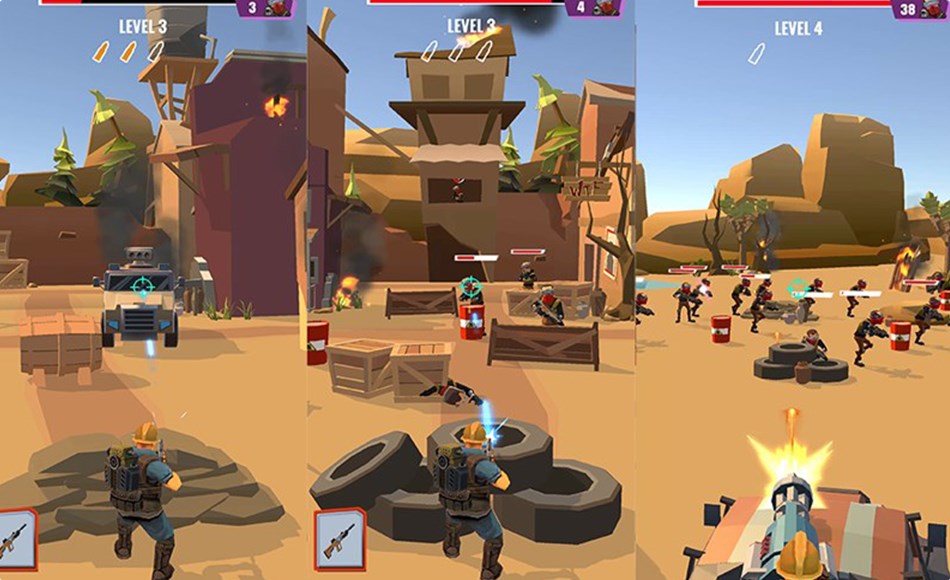Screen dimensions: 950x580
Task: Tap the rifle weapon card cut off at edge
Action: click(x=16, y=538)
